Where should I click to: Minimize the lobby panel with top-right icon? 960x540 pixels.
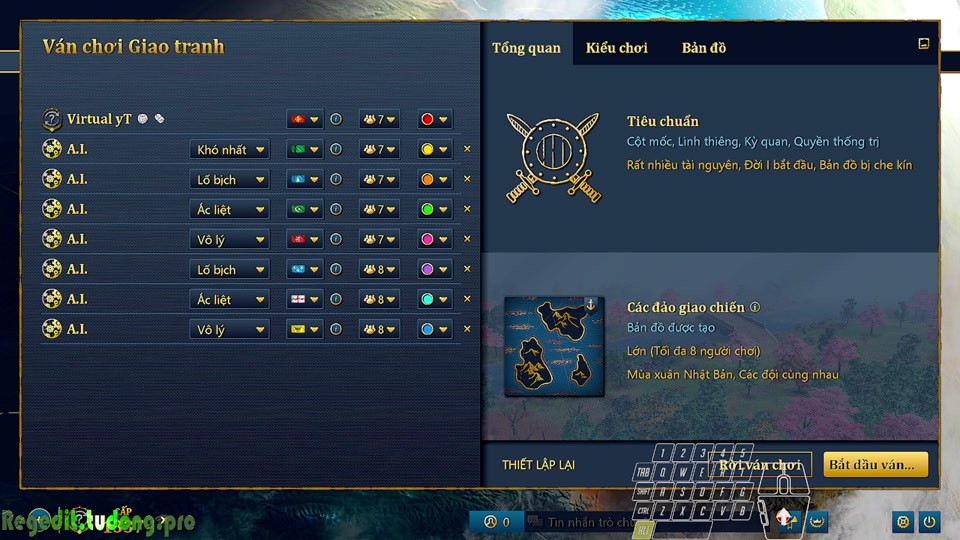point(923,44)
